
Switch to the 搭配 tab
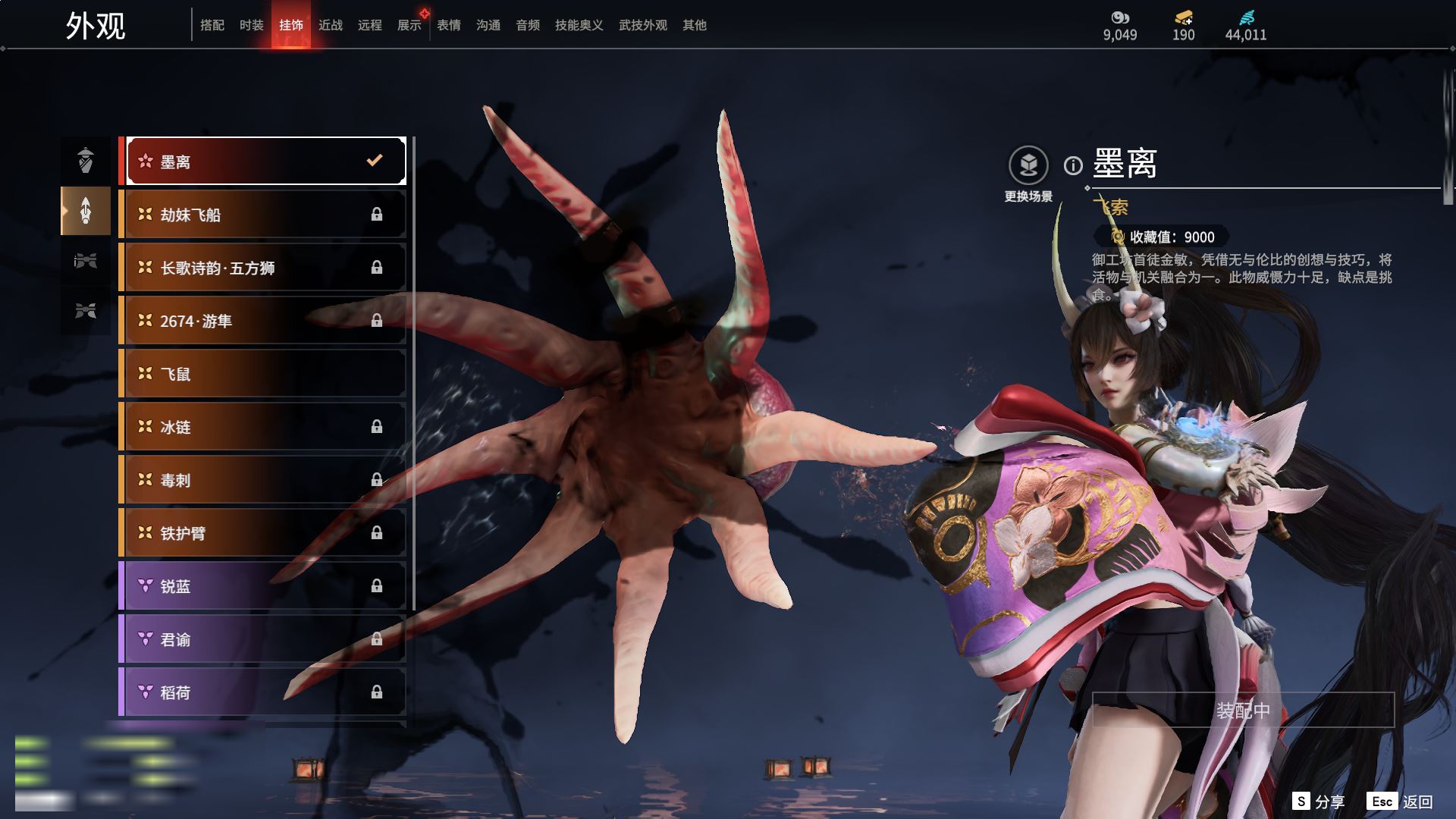212,25
